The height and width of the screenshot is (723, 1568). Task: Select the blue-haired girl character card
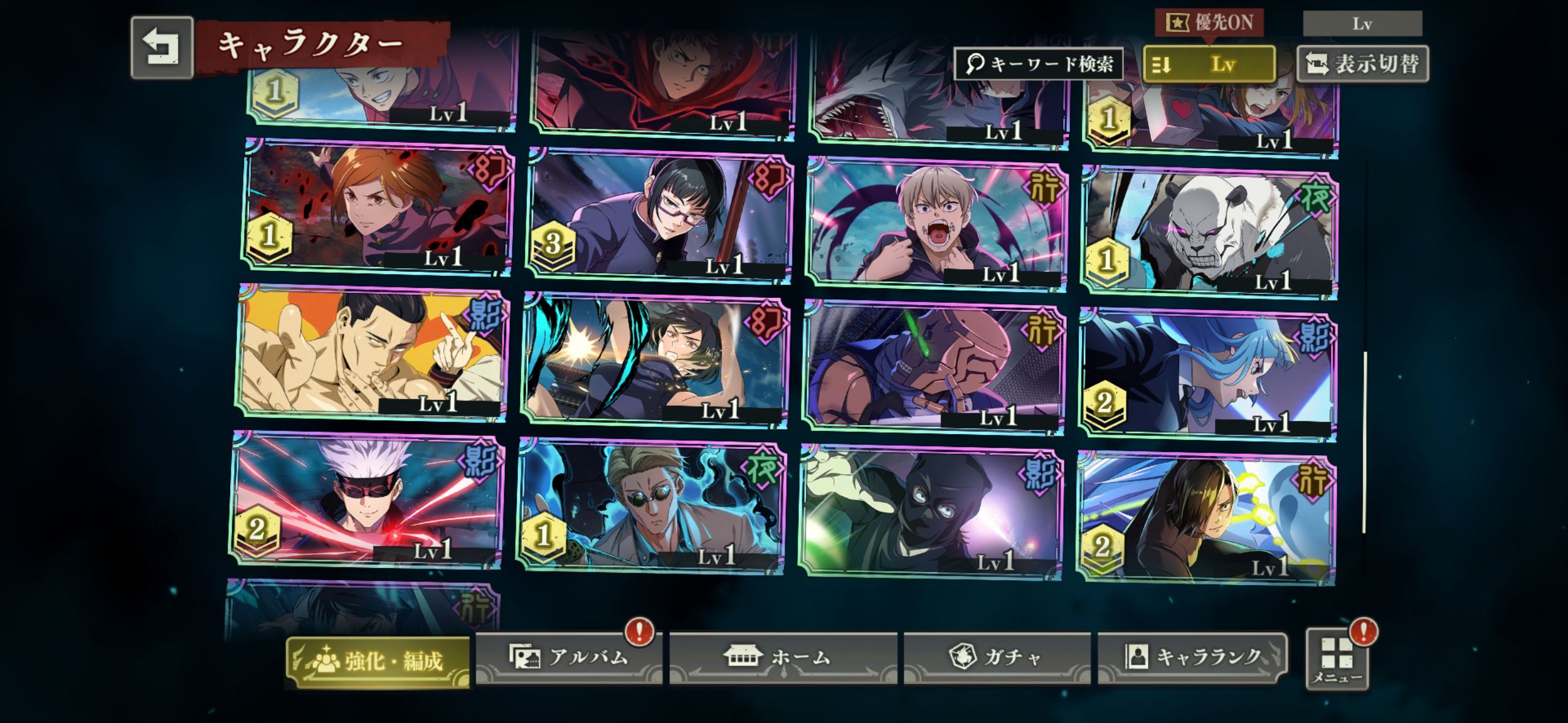click(x=1206, y=374)
